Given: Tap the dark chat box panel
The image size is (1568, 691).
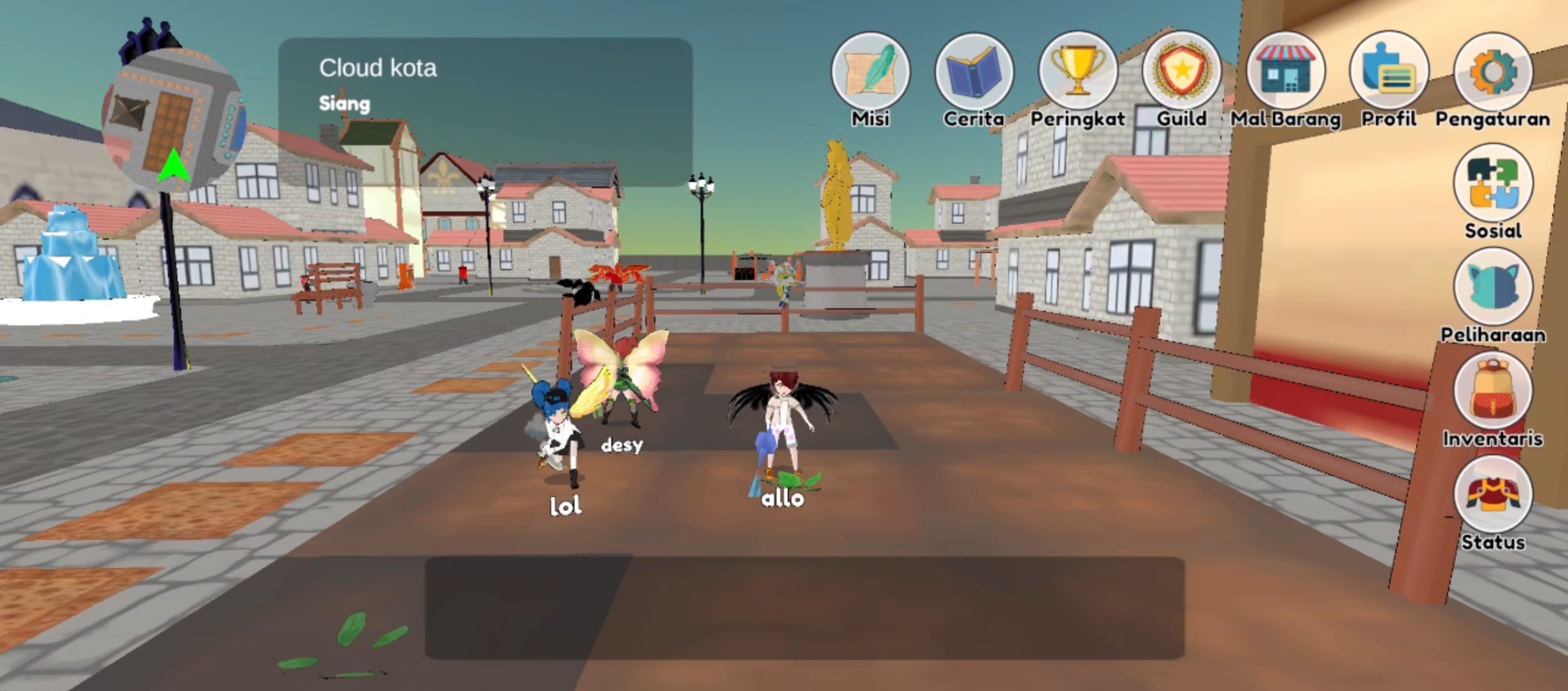Looking at the screenshot, I should click(x=804, y=608).
